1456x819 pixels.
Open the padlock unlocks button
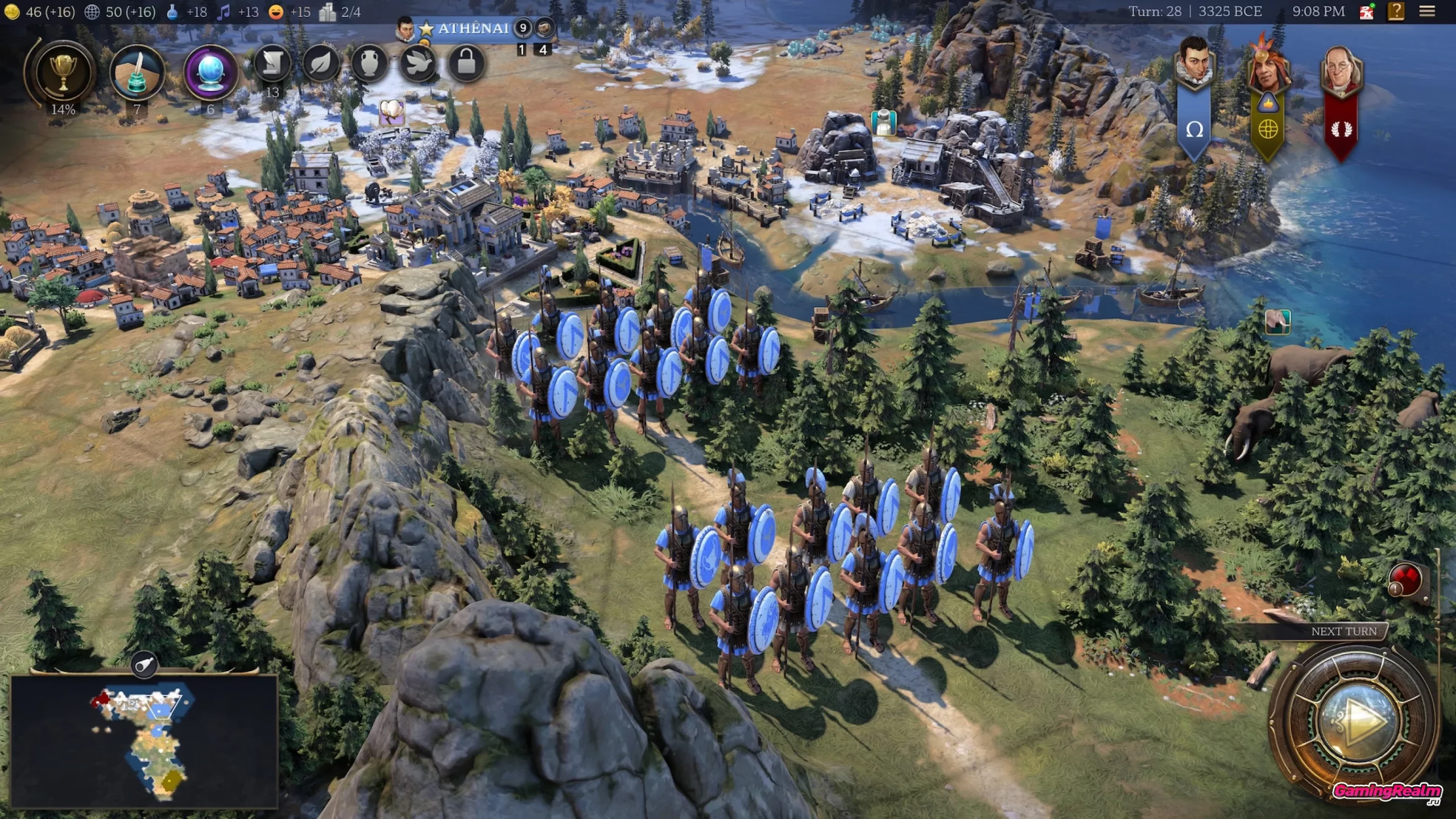pos(466,63)
